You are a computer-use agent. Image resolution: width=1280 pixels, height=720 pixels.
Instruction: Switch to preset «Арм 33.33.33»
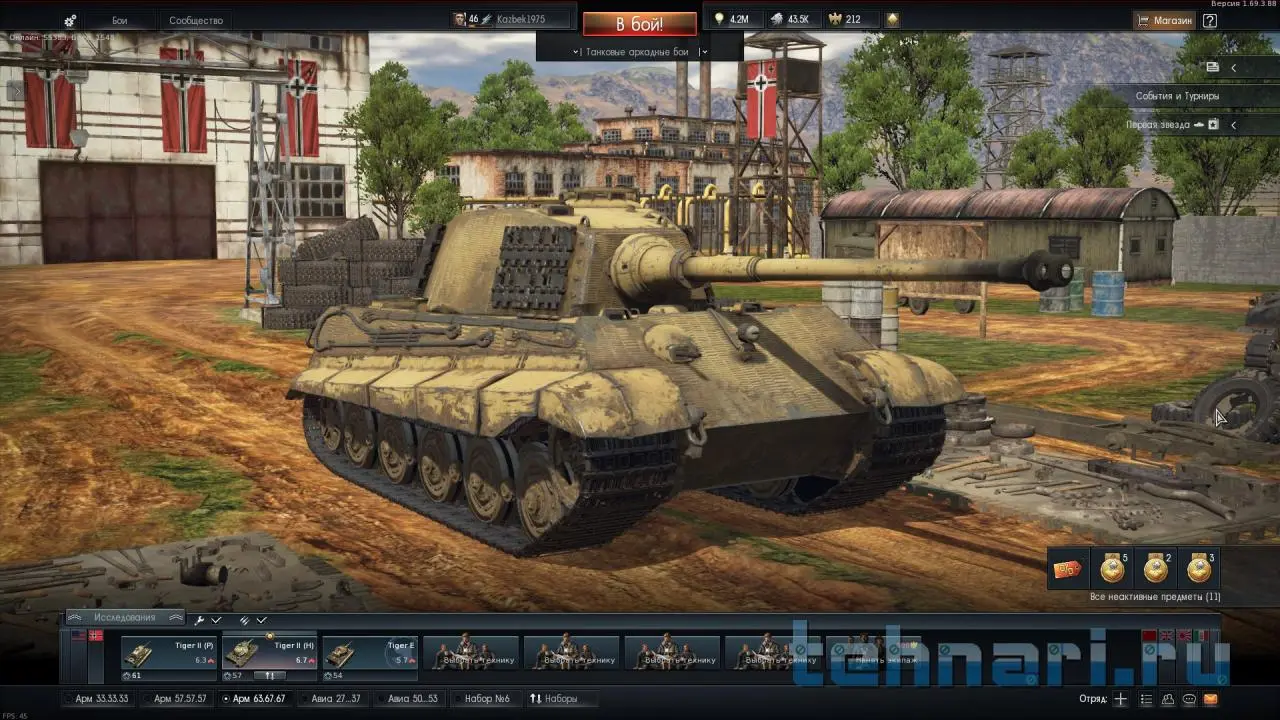click(101, 699)
